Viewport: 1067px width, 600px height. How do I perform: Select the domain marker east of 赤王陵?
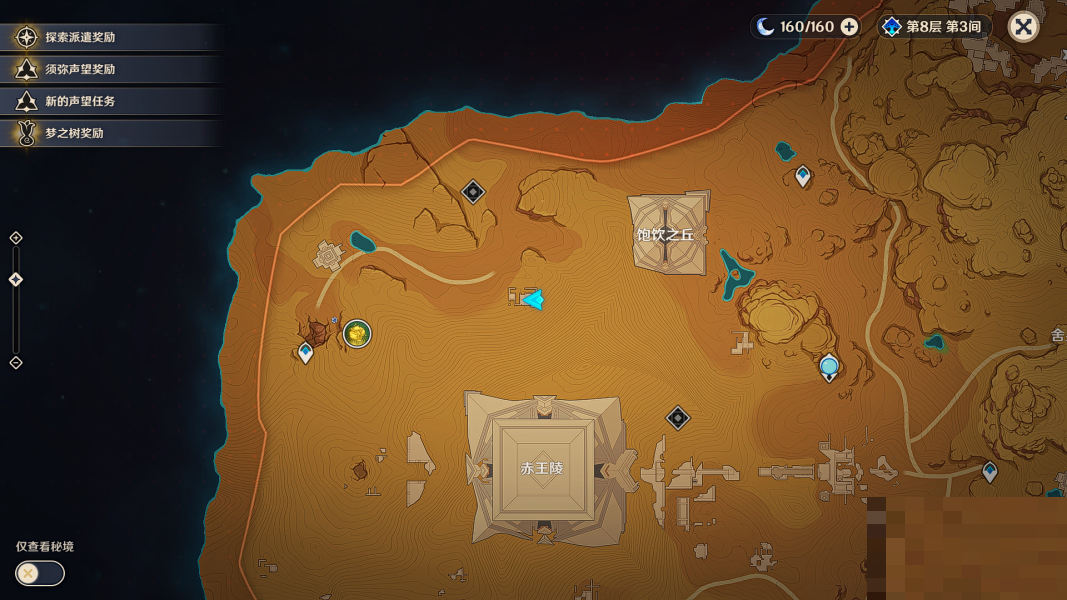(x=678, y=418)
